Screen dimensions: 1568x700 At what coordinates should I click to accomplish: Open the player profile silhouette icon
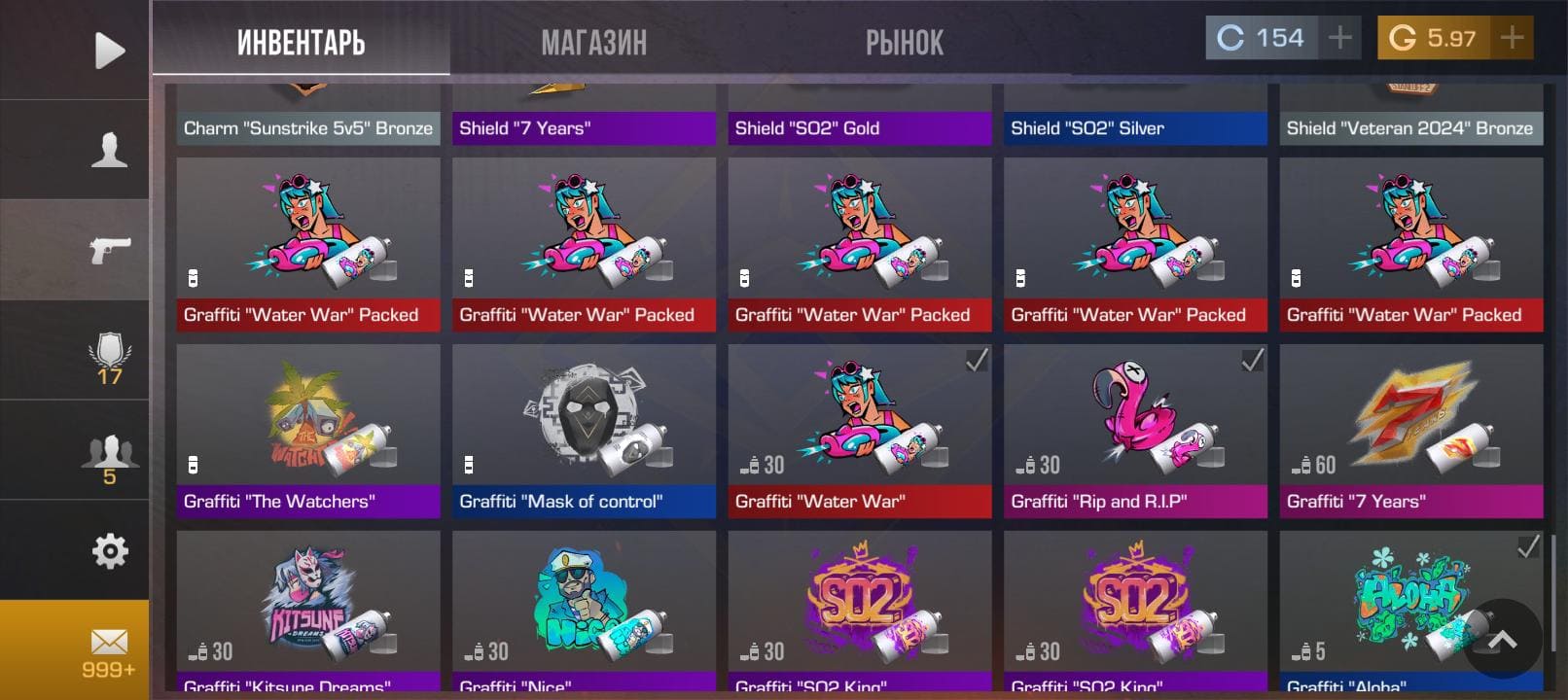109,150
